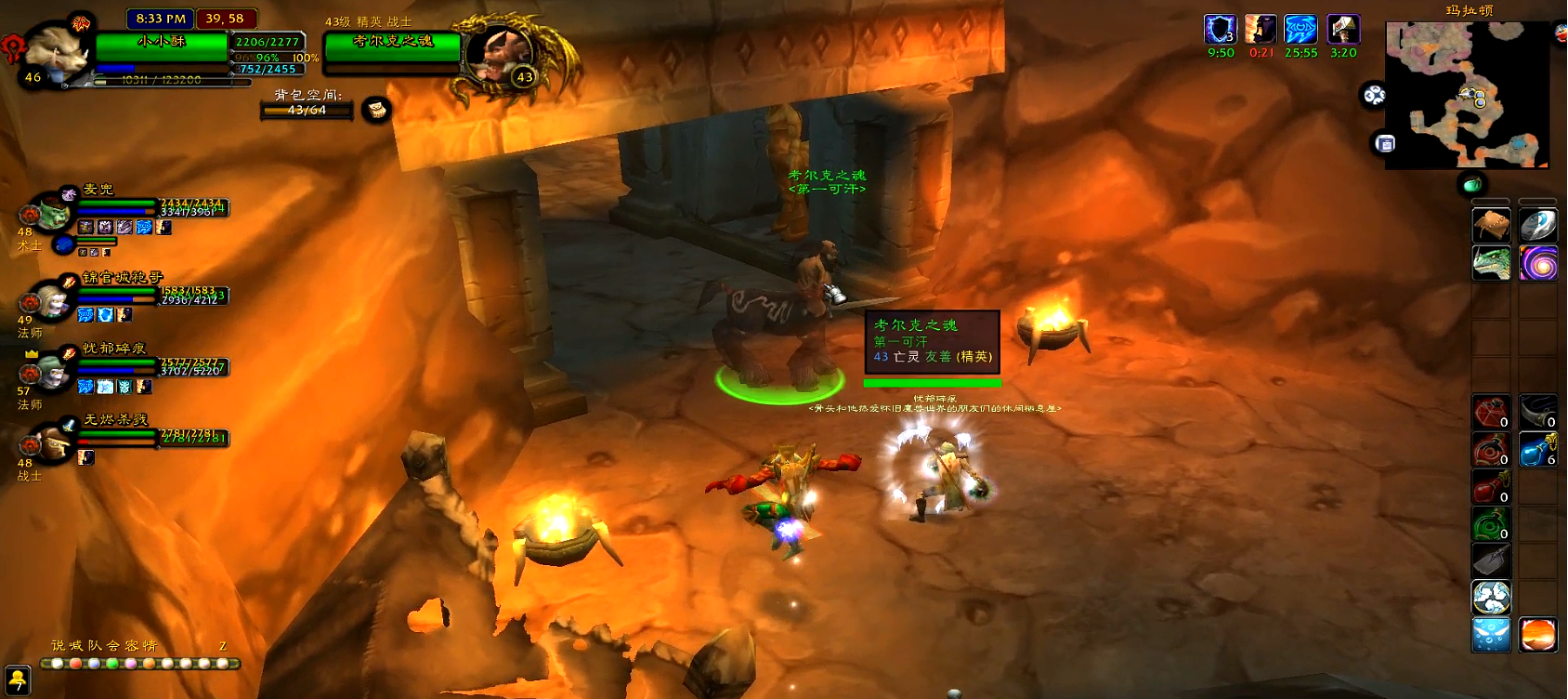Screen dimensions: 1568x699
Task: Cast the purple spiral portal spell
Action: click(1538, 263)
